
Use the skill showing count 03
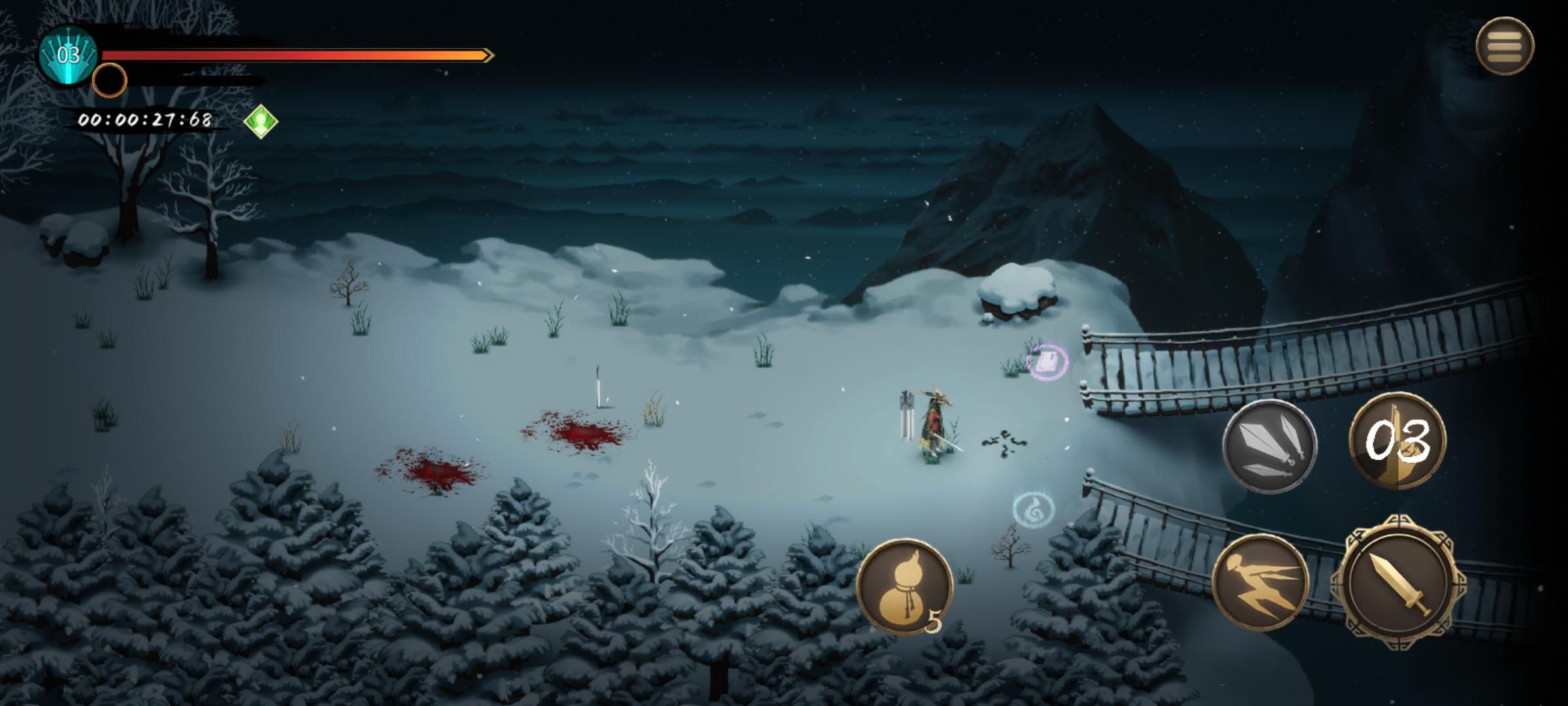click(1397, 441)
